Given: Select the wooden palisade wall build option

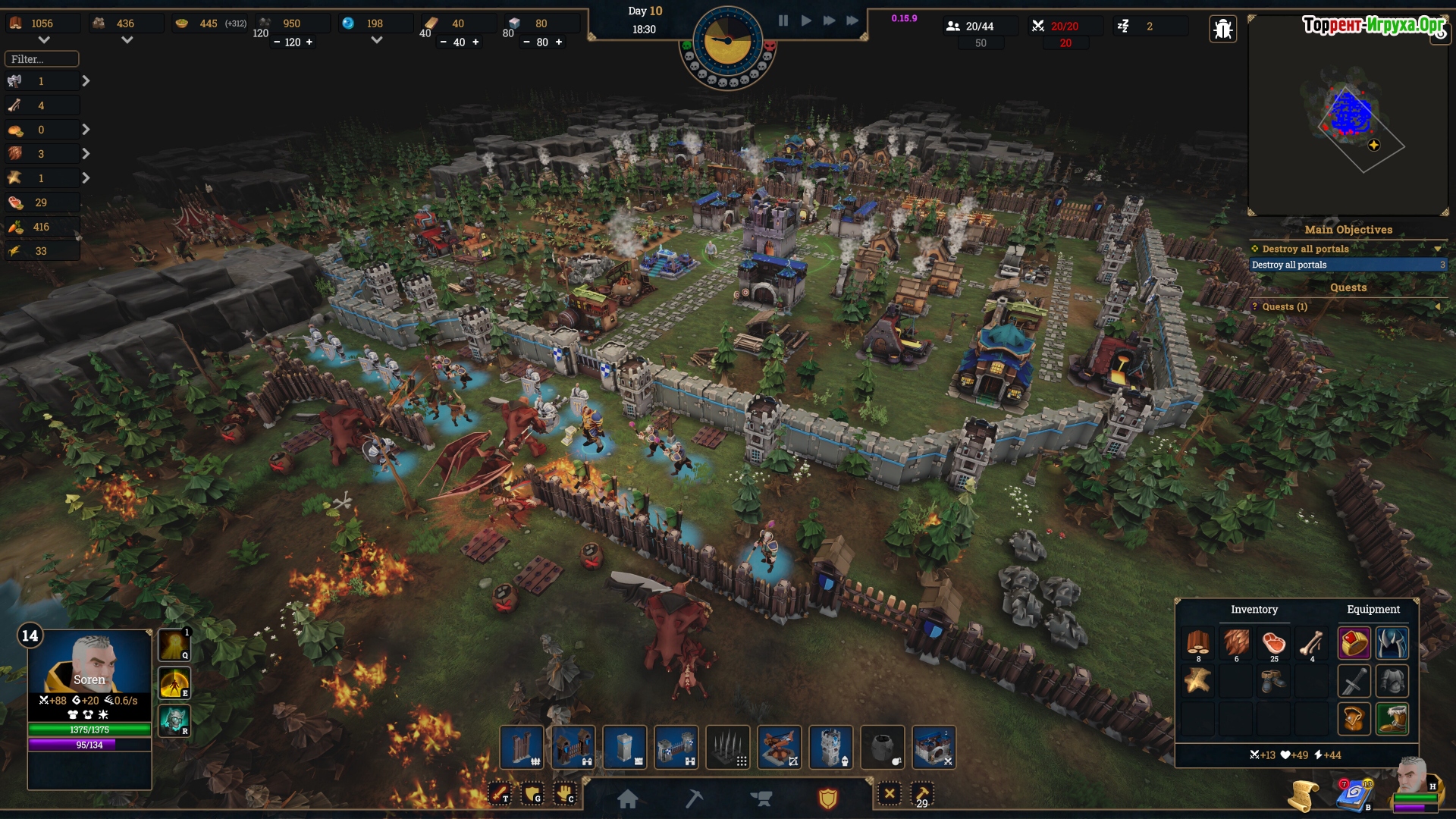Looking at the screenshot, I should 522,748.
